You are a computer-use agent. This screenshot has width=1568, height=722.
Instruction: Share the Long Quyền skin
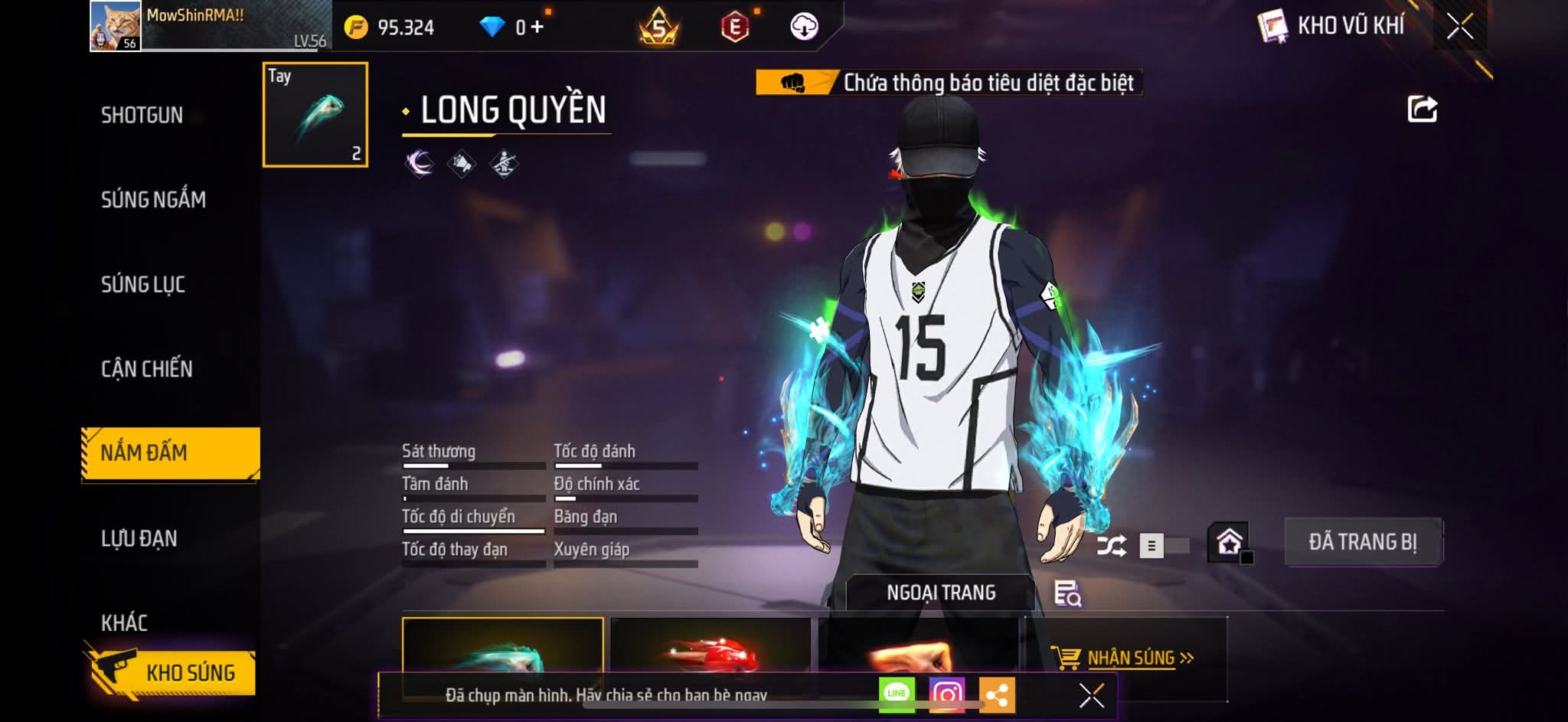click(1422, 109)
